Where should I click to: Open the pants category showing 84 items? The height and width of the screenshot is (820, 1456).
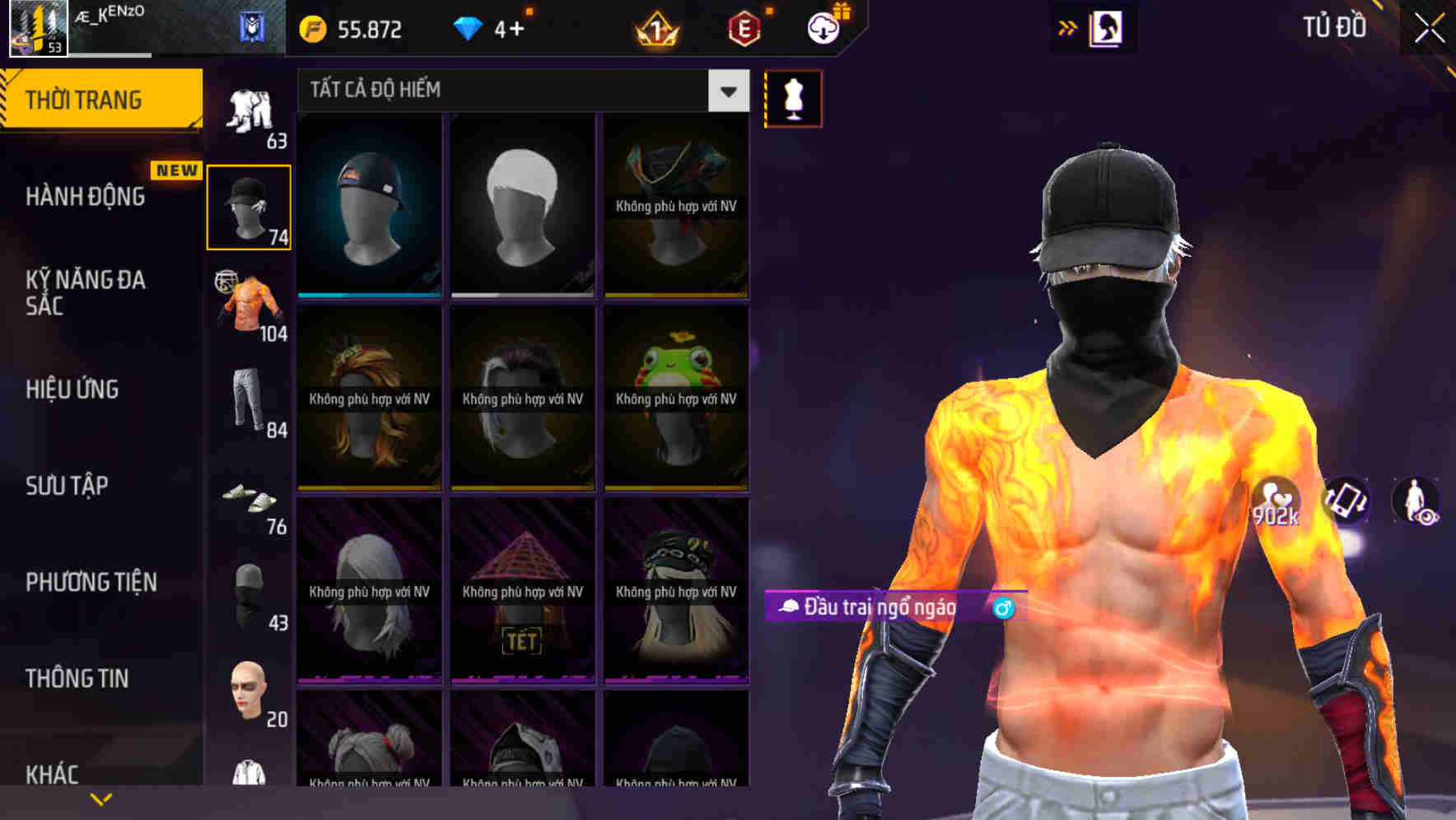(247, 403)
